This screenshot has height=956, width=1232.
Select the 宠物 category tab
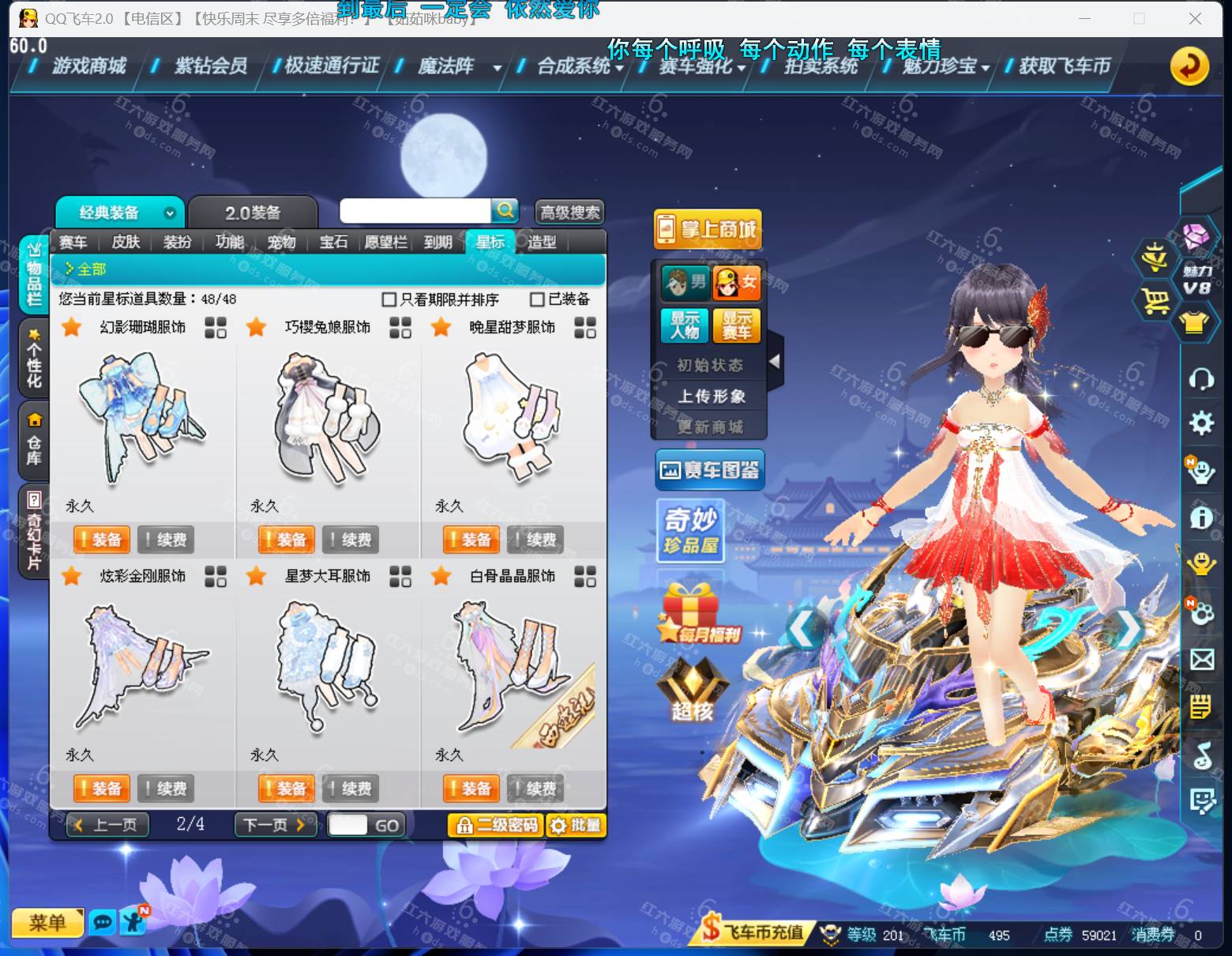pyautogui.click(x=282, y=243)
